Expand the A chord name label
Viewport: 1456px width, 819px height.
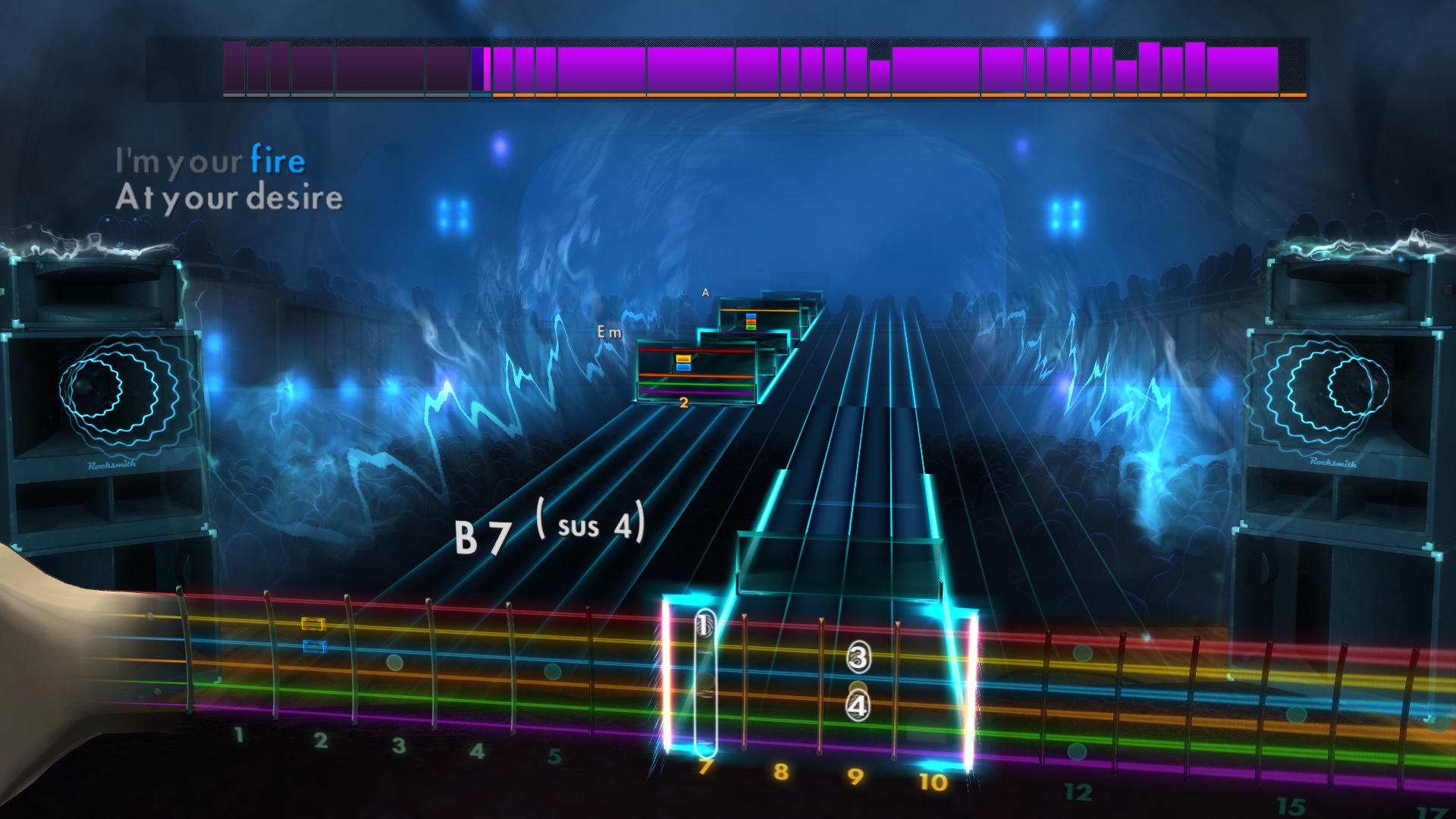coord(707,290)
